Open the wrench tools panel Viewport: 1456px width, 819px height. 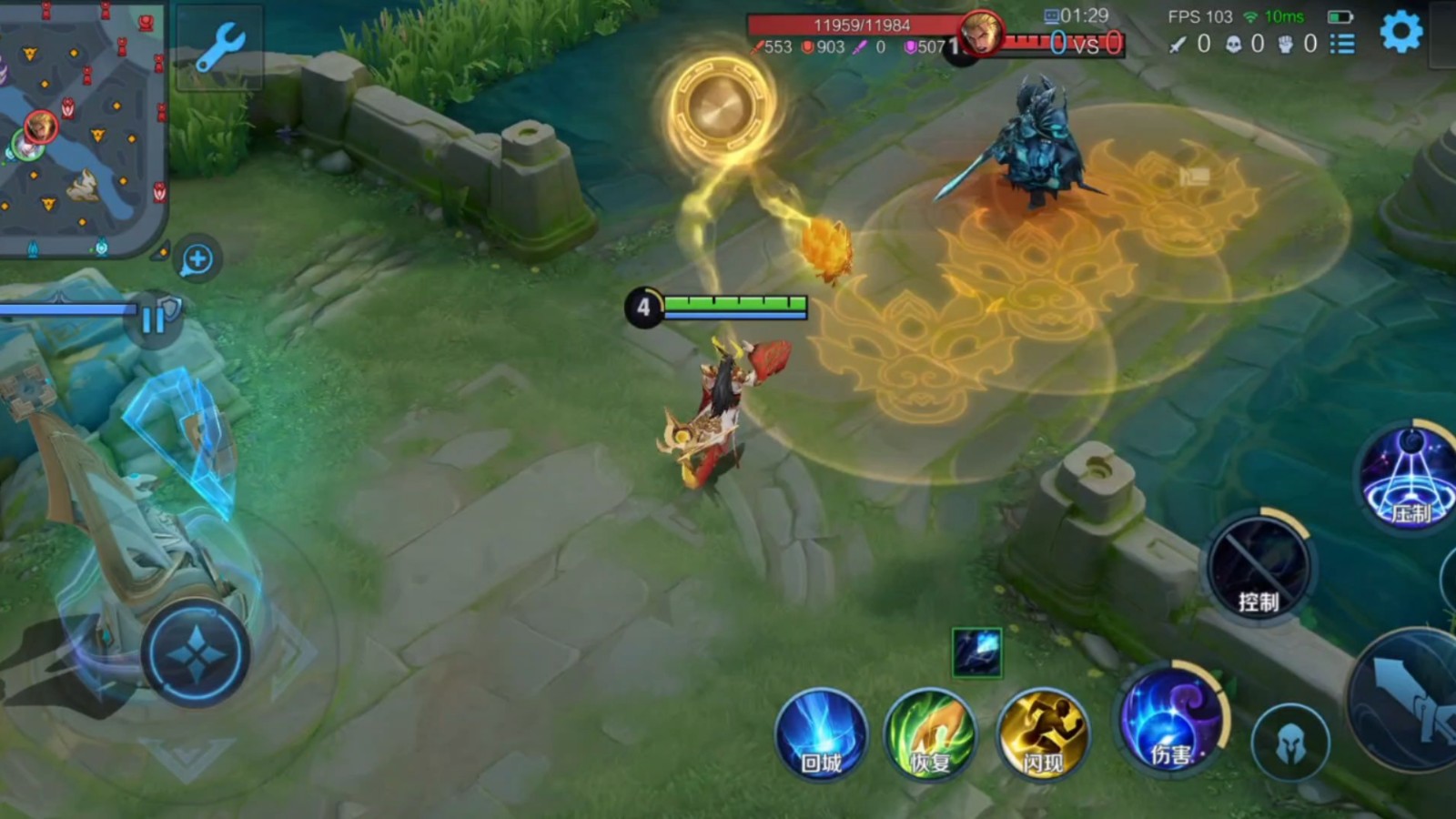(x=219, y=47)
